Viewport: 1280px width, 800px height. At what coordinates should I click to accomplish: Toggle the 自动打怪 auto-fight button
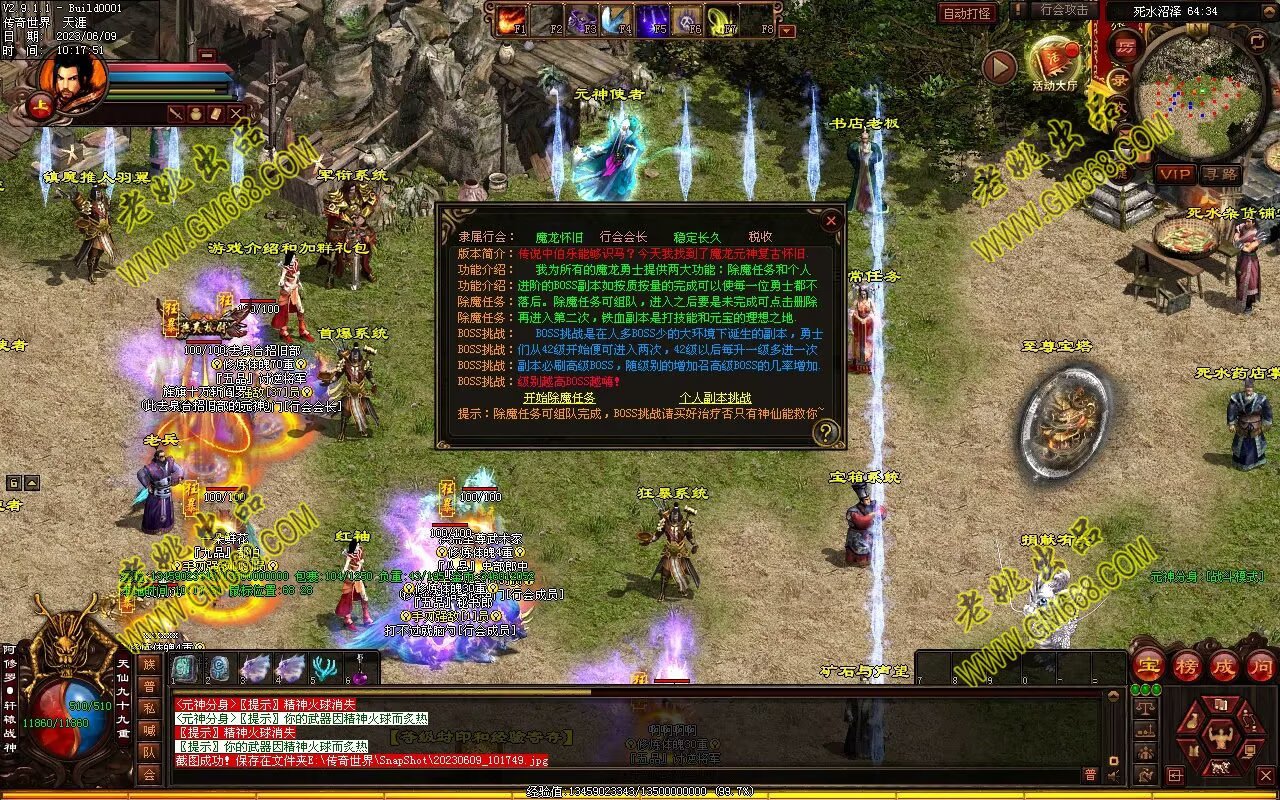coord(967,13)
